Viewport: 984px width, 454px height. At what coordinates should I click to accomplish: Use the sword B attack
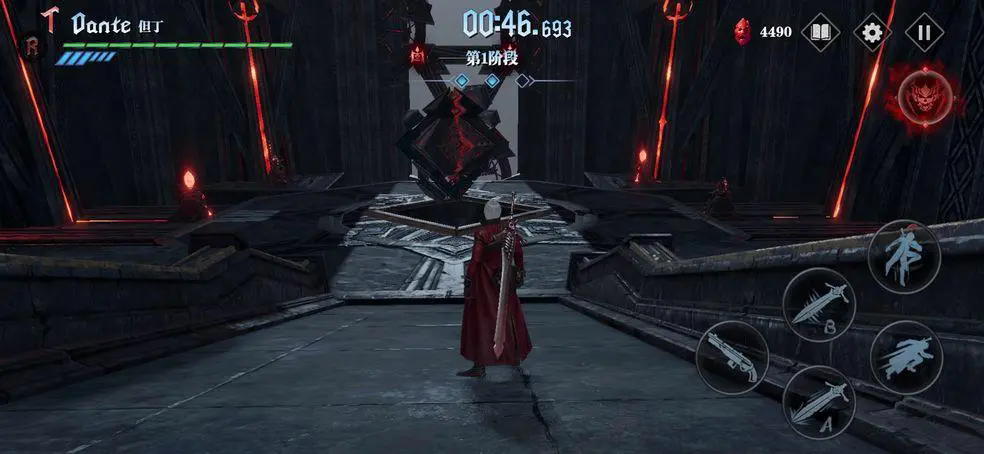pyautogui.click(x=819, y=304)
